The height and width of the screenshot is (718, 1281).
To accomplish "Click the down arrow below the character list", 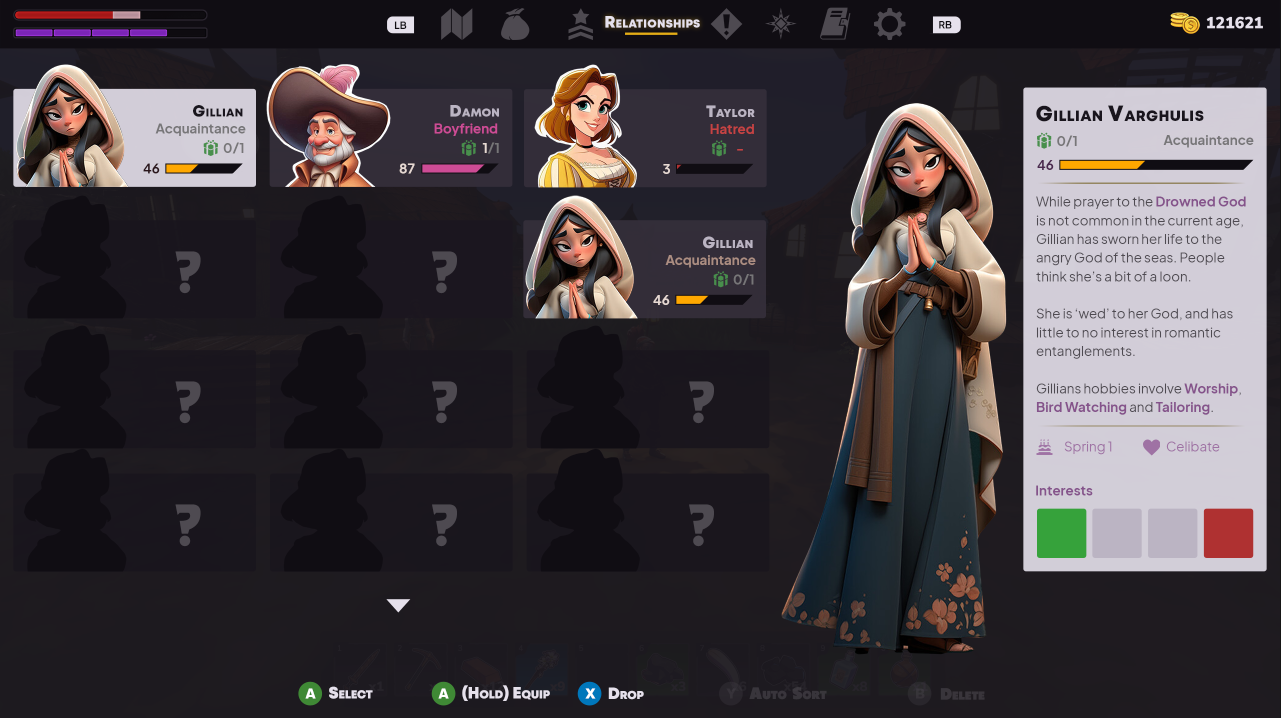I will click(x=398, y=605).
